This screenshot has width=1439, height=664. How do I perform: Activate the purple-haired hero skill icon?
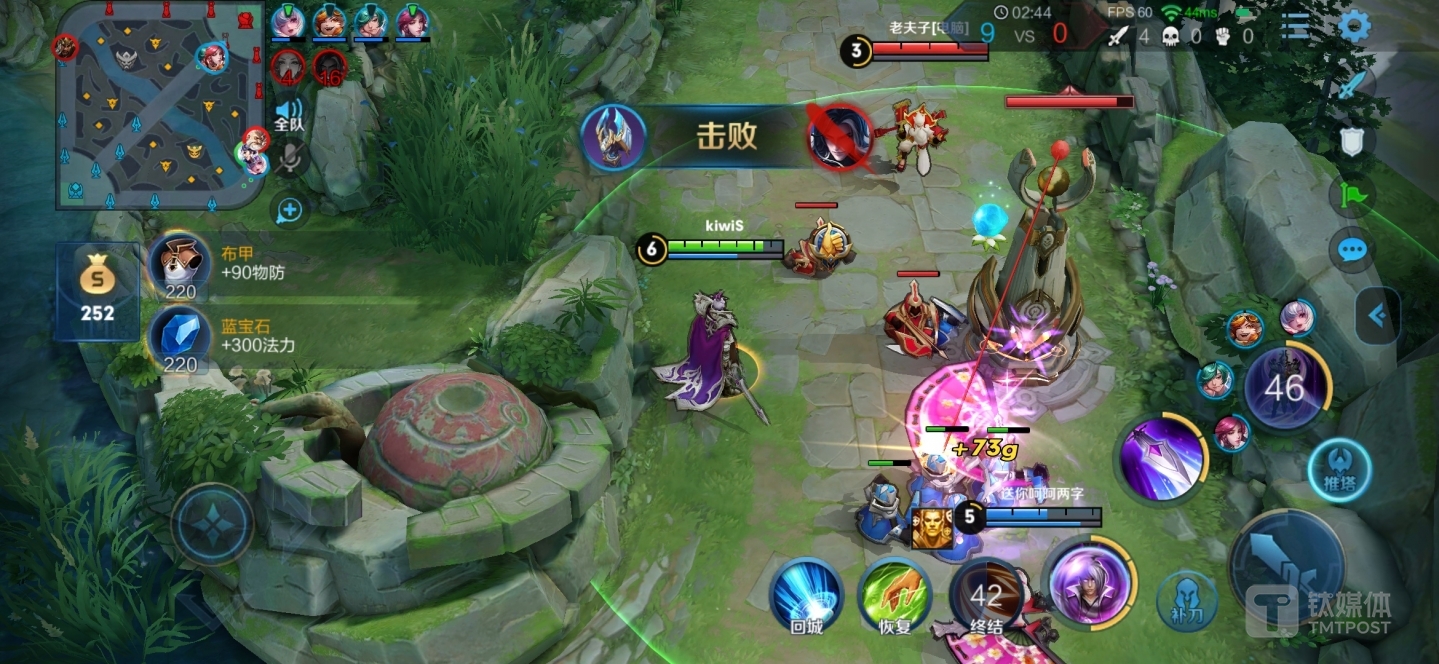click(1089, 583)
